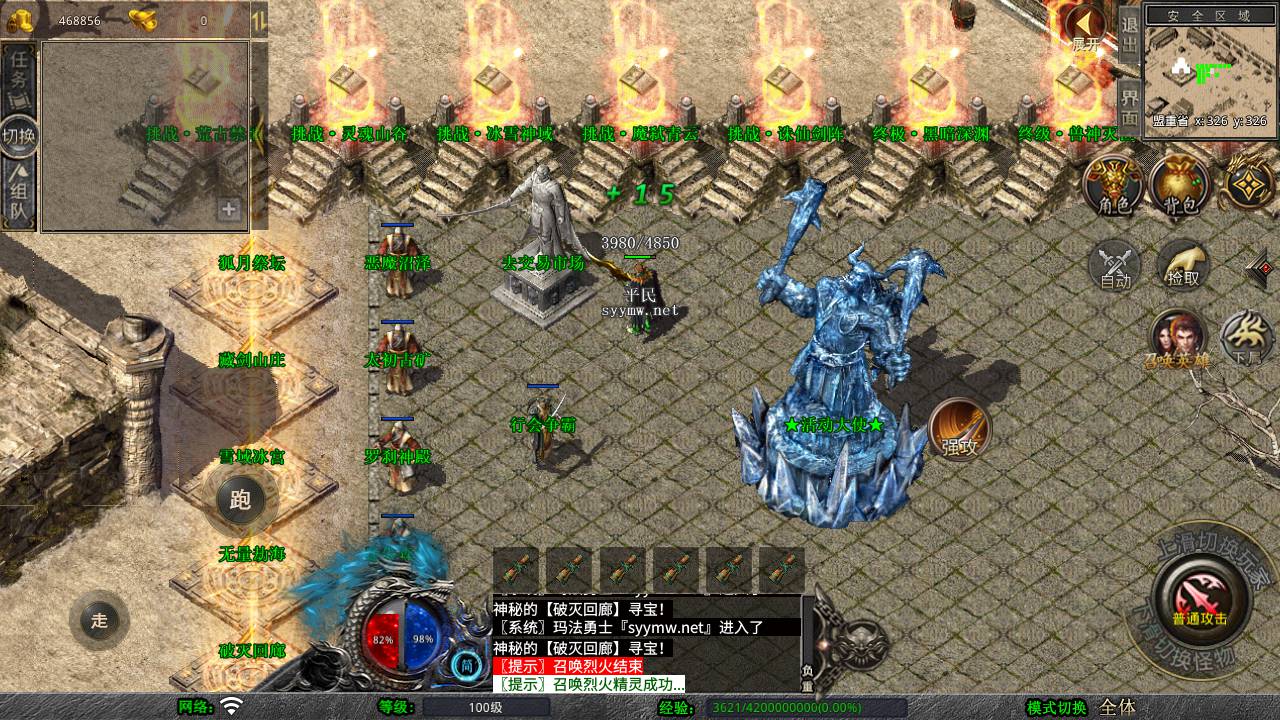The width and height of the screenshot is (1280, 720).
Task: Click the dragon-framed four-point star icon
Action: [1249, 183]
